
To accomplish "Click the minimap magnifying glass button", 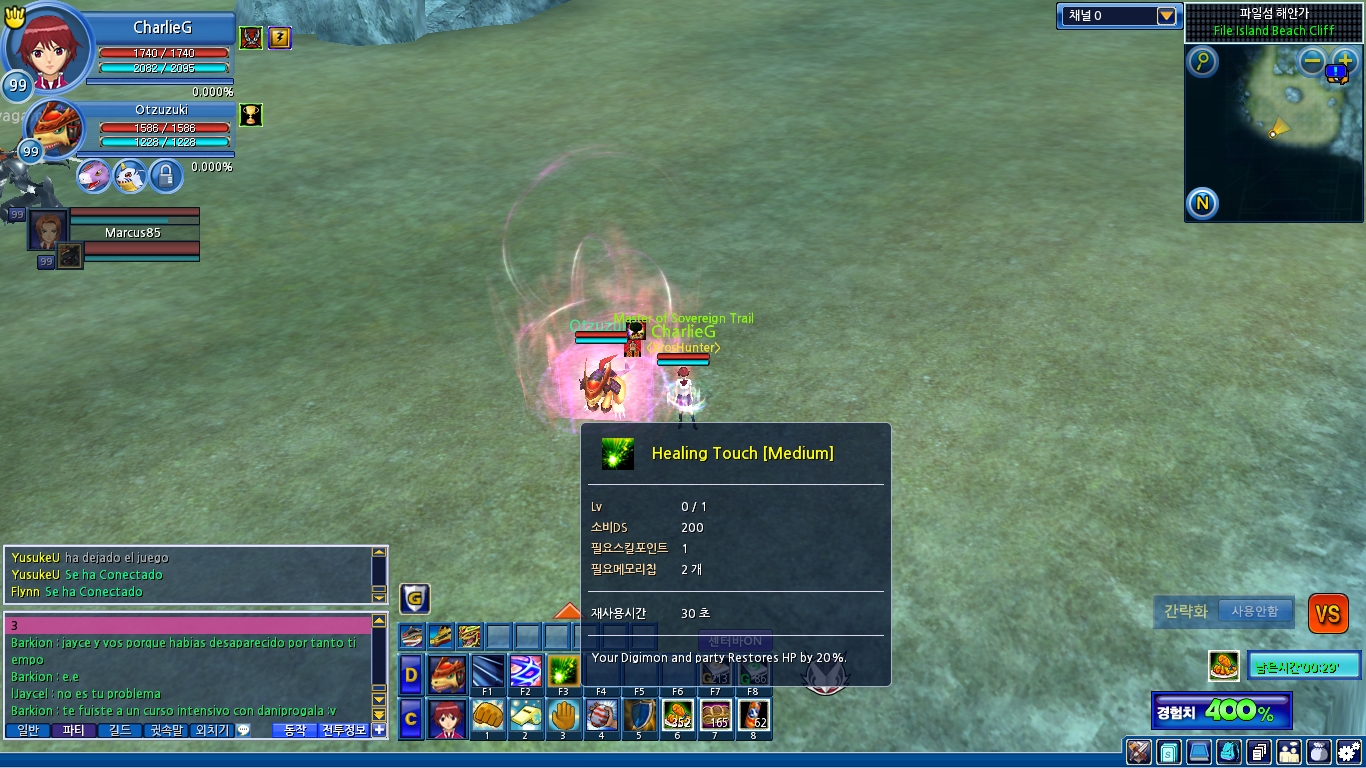I will coord(1202,62).
